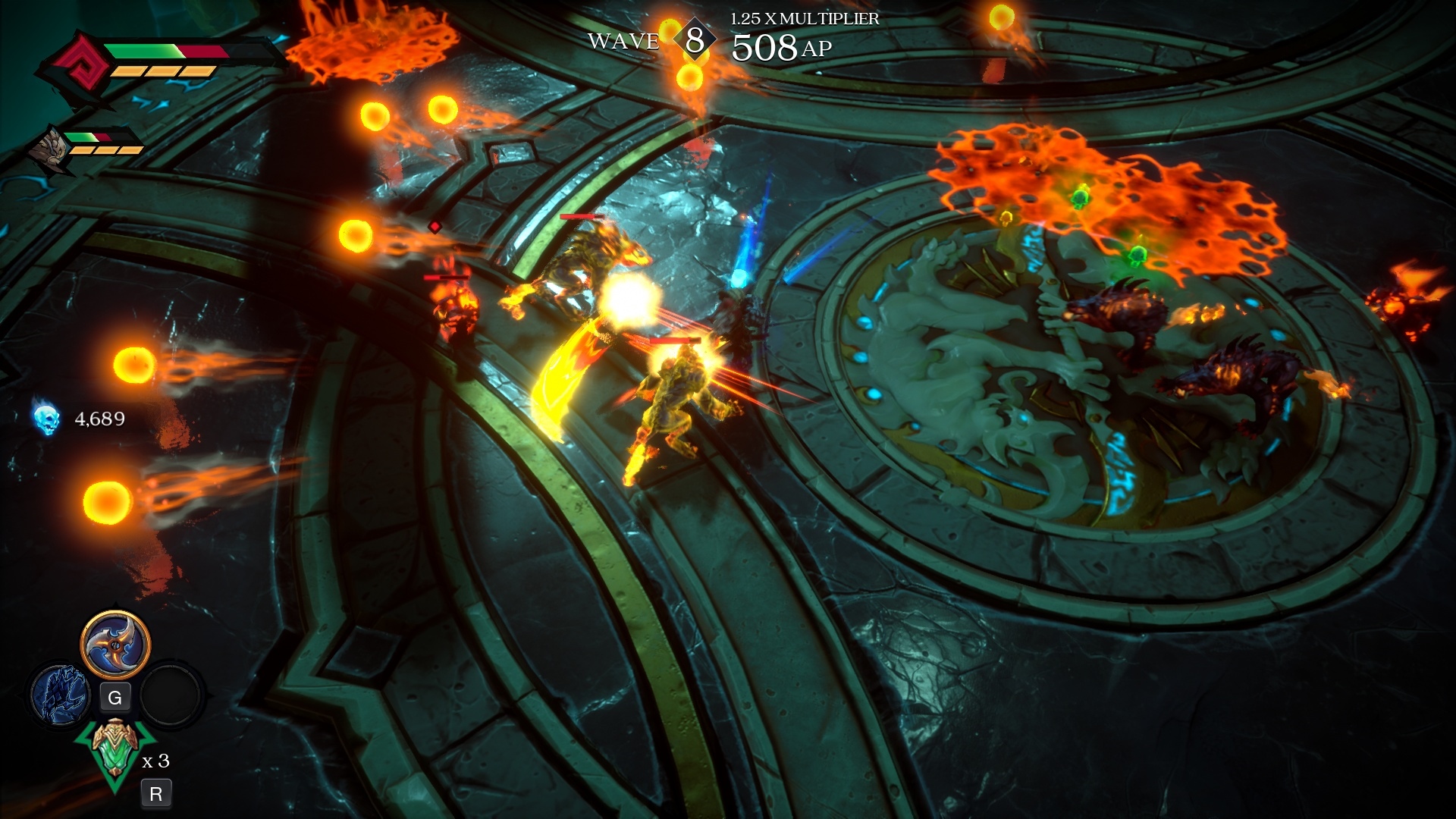Screen dimensions: 1456x819
Task: Select the blue stone fist ability
Action: 60,694
